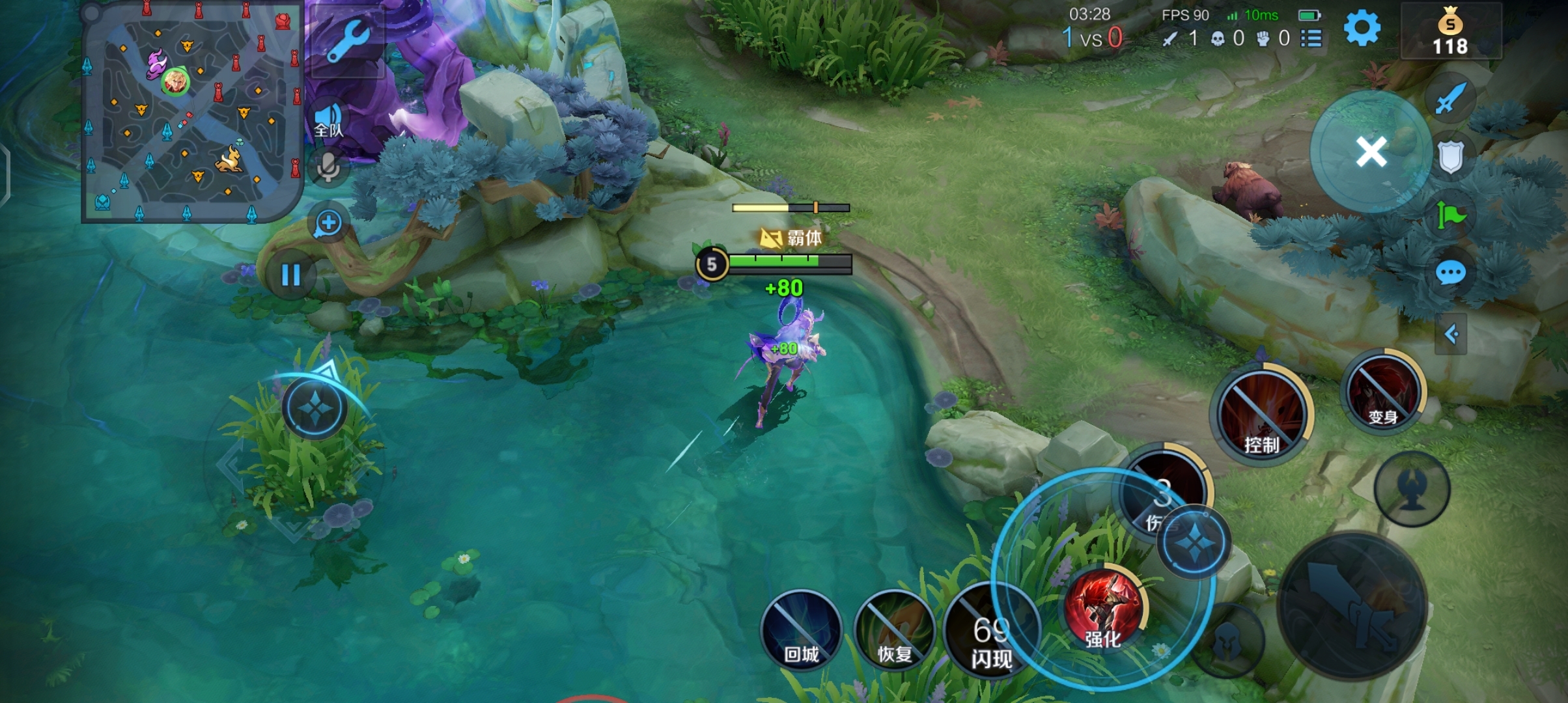This screenshot has width=1568, height=703.
Task: Send the green flag rally signal
Action: click(x=1450, y=215)
